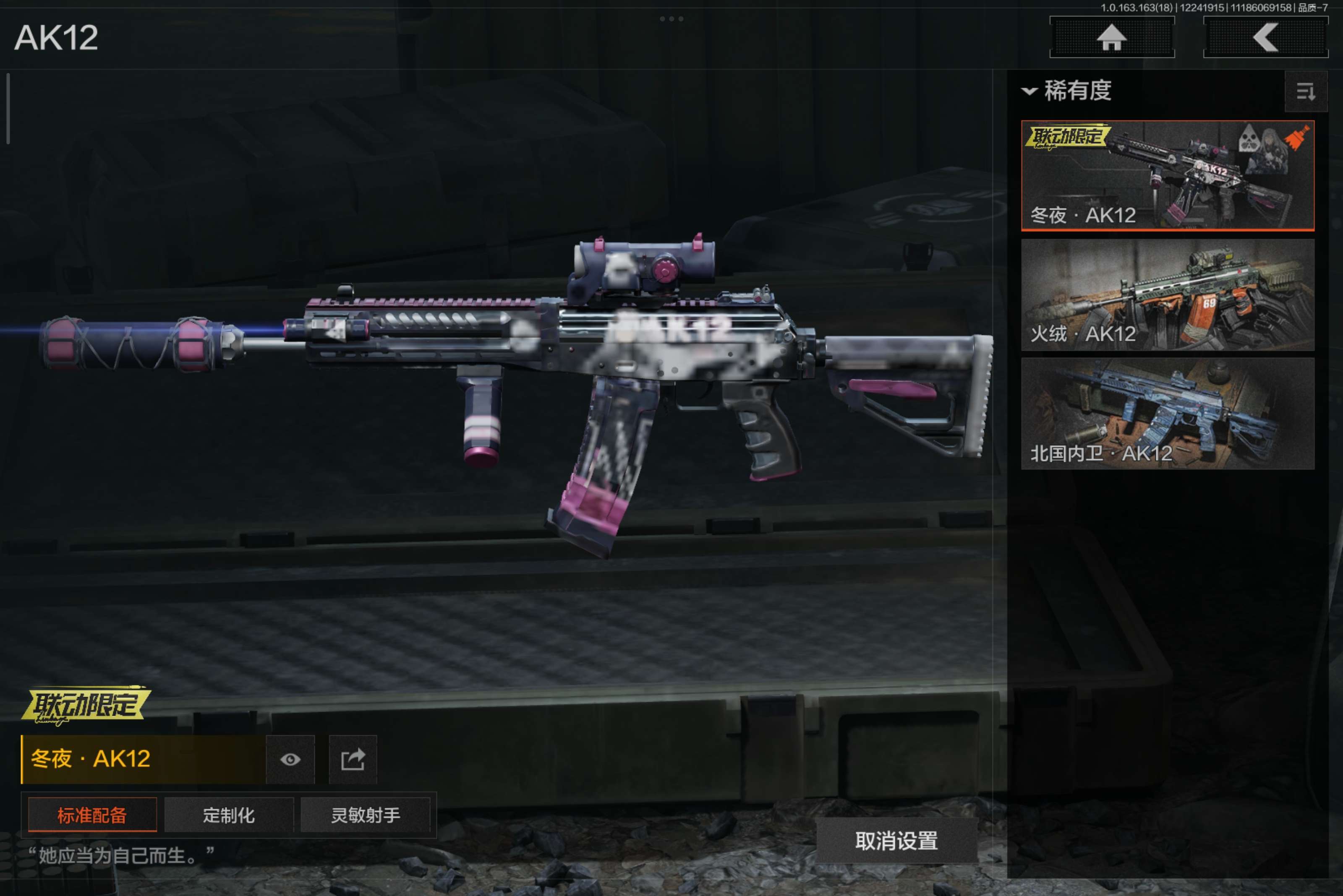1343x896 pixels.
Task: Switch to the 标准配备 tab
Action: pyautogui.click(x=92, y=815)
